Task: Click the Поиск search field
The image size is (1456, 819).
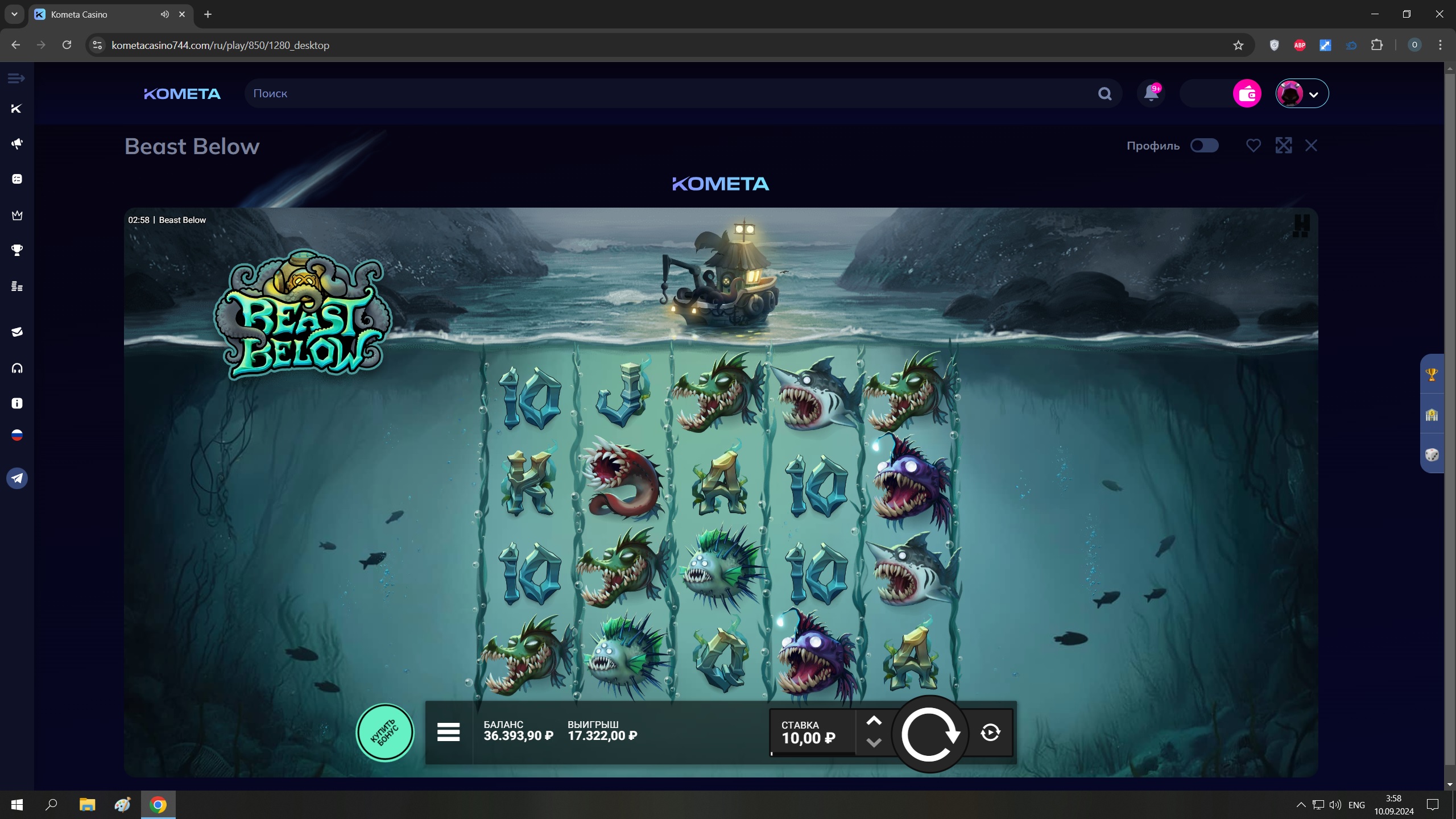Action: (x=671, y=93)
